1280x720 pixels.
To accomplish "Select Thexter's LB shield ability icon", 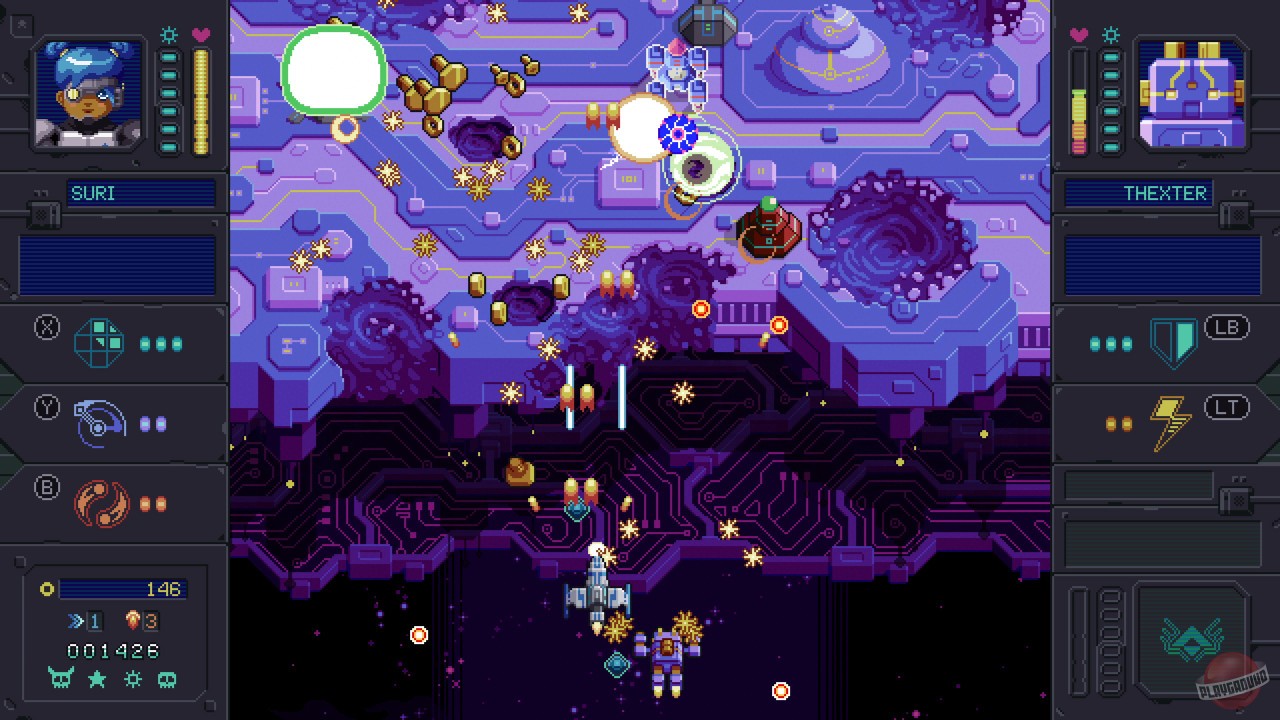I will tap(1172, 341).
